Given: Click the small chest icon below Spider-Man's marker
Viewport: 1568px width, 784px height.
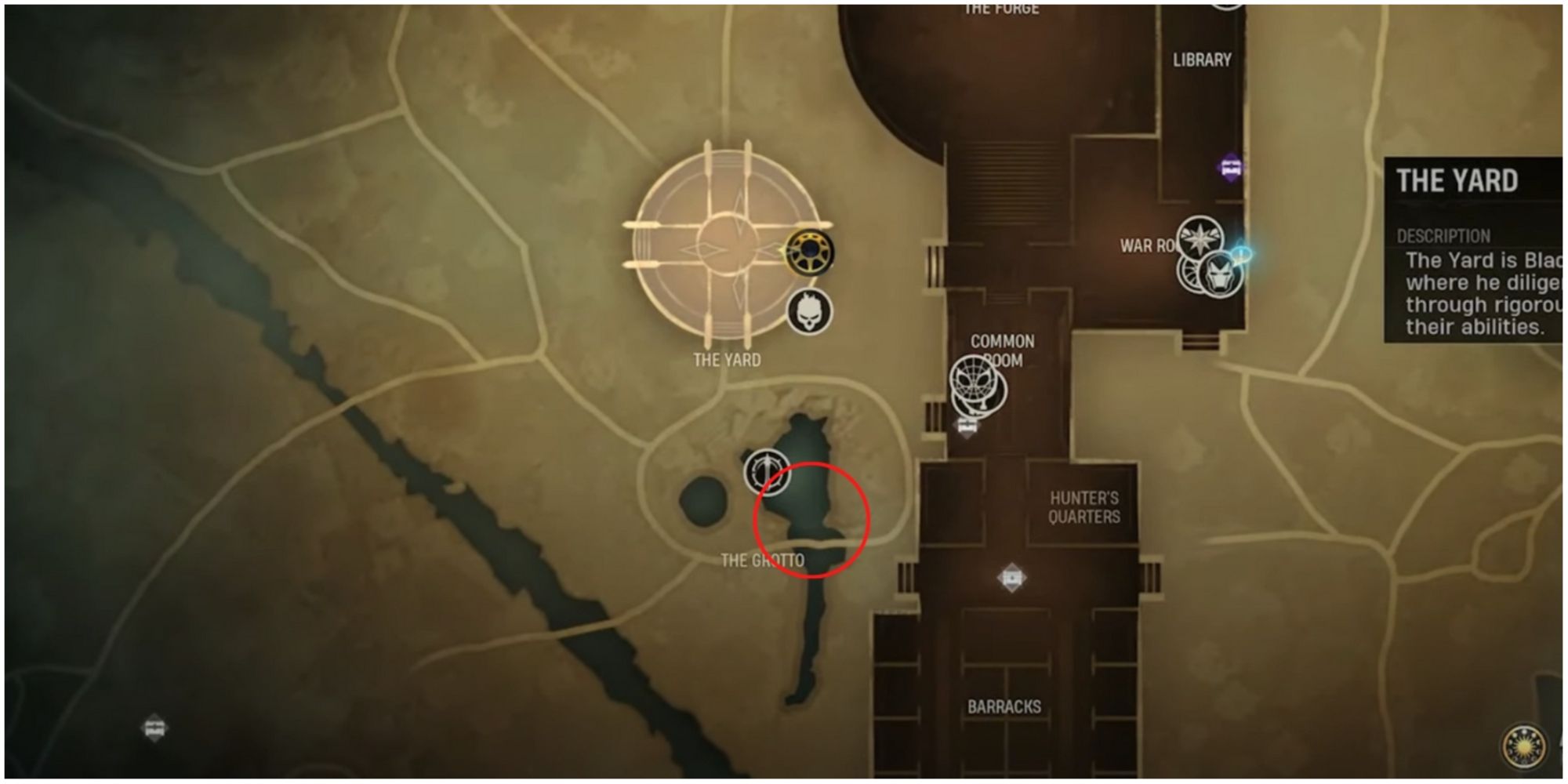Looking at the screenshot, I should (x=967, y=426).
